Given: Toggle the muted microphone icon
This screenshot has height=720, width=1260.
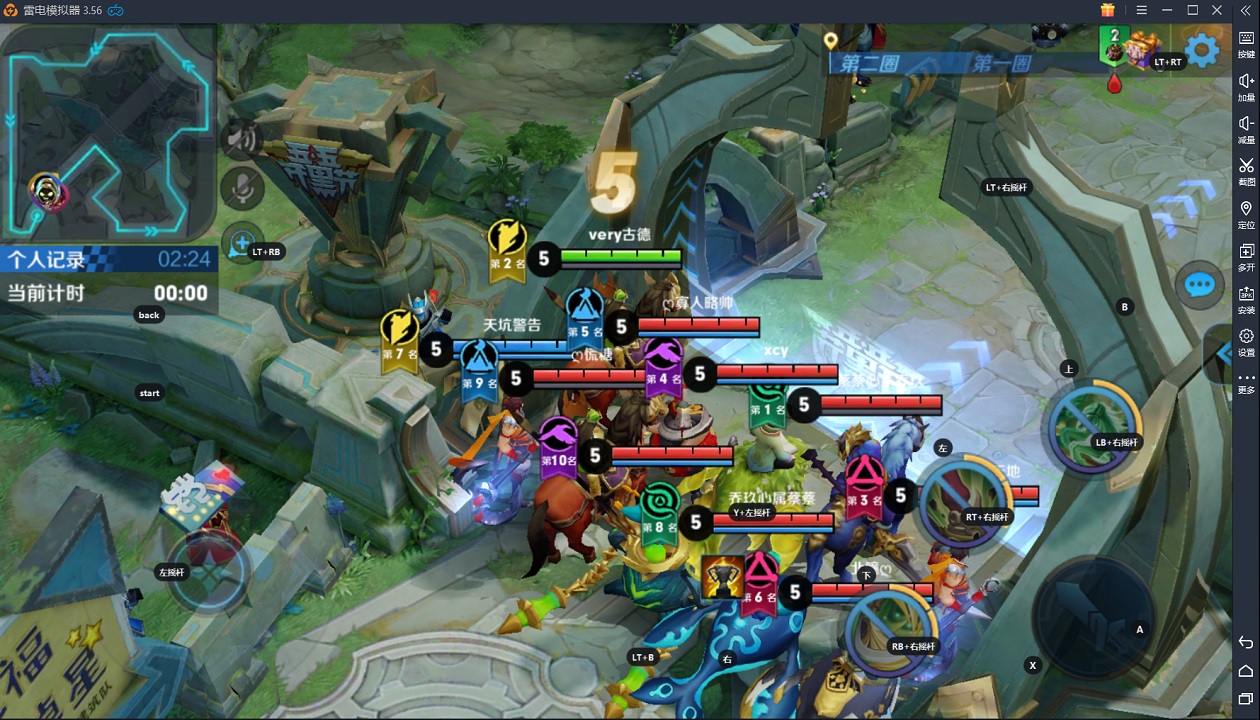Looking at the screenshot, I should (241, 187).
